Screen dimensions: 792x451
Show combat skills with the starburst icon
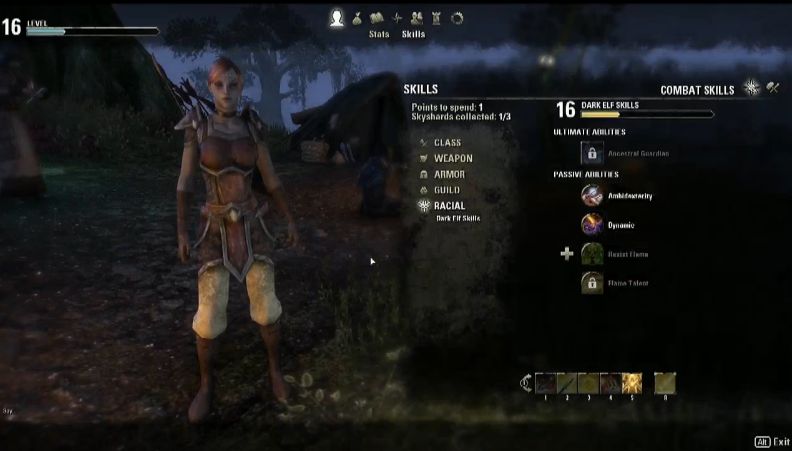pyautogui.click(x=752, y=89)
